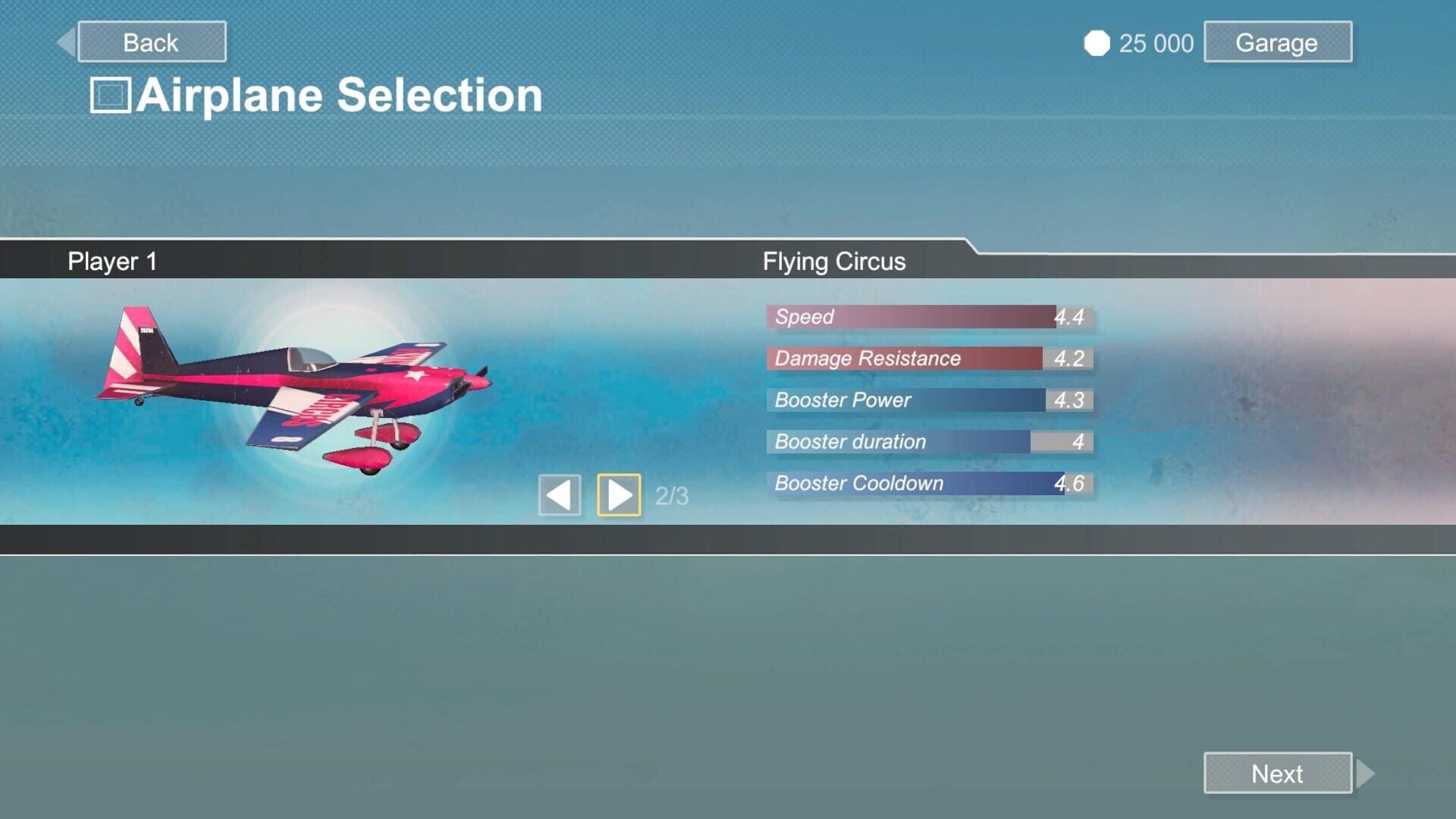Viewport: 1456px width, 819px height.
Task: Click the arrow beside Next button
Action: tap(1363, 773)
